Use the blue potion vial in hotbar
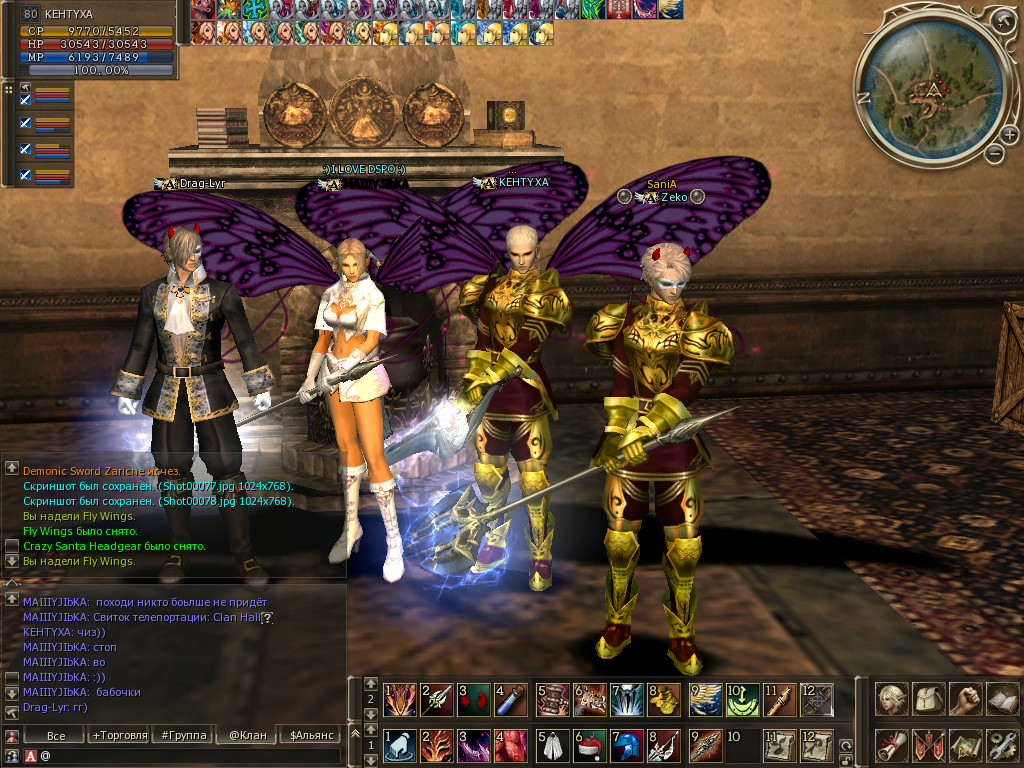The width and height of the screenshot is (1024, 768). pos(511,699)
